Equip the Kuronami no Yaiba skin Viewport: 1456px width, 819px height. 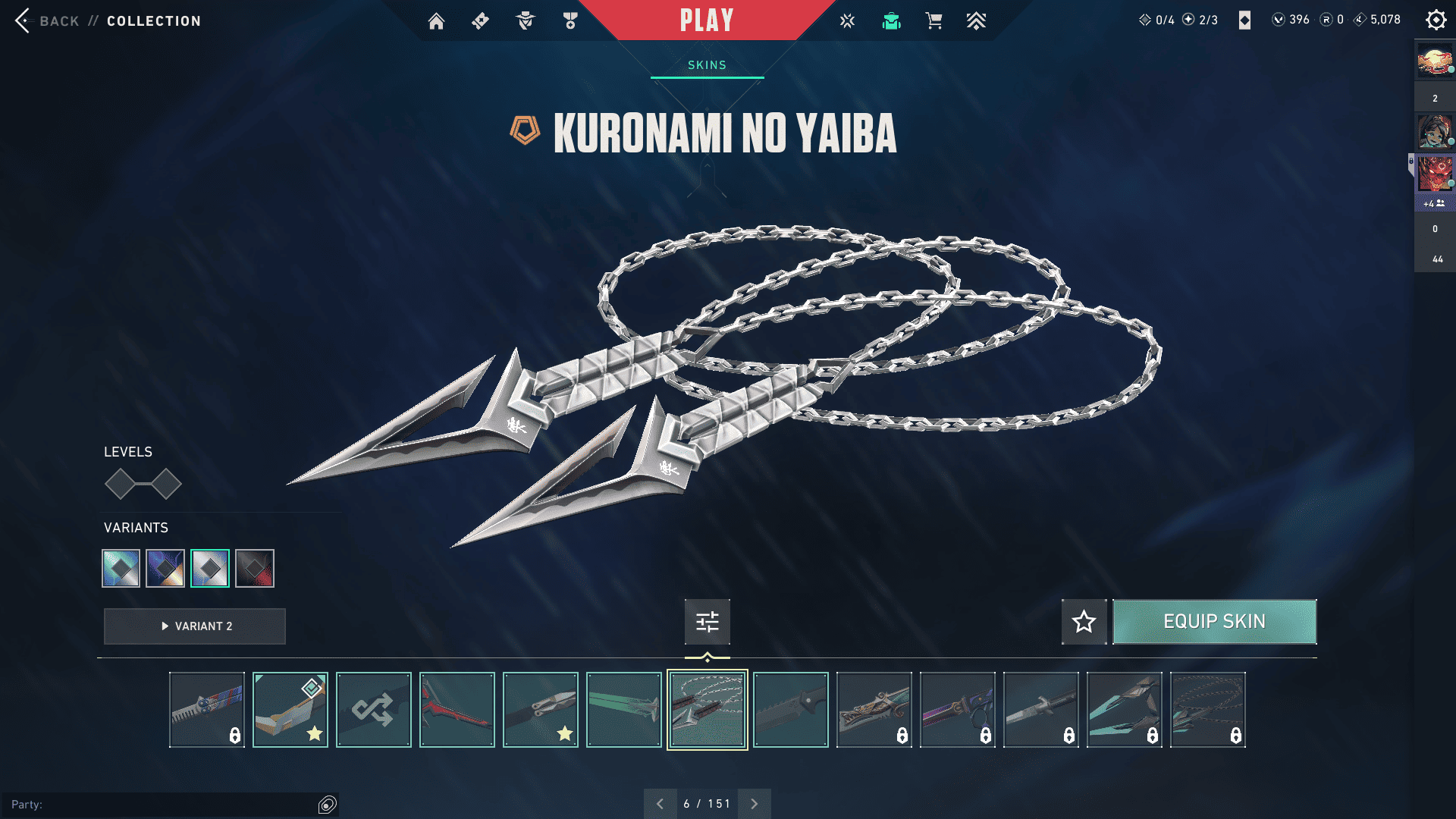(1214, 622)
